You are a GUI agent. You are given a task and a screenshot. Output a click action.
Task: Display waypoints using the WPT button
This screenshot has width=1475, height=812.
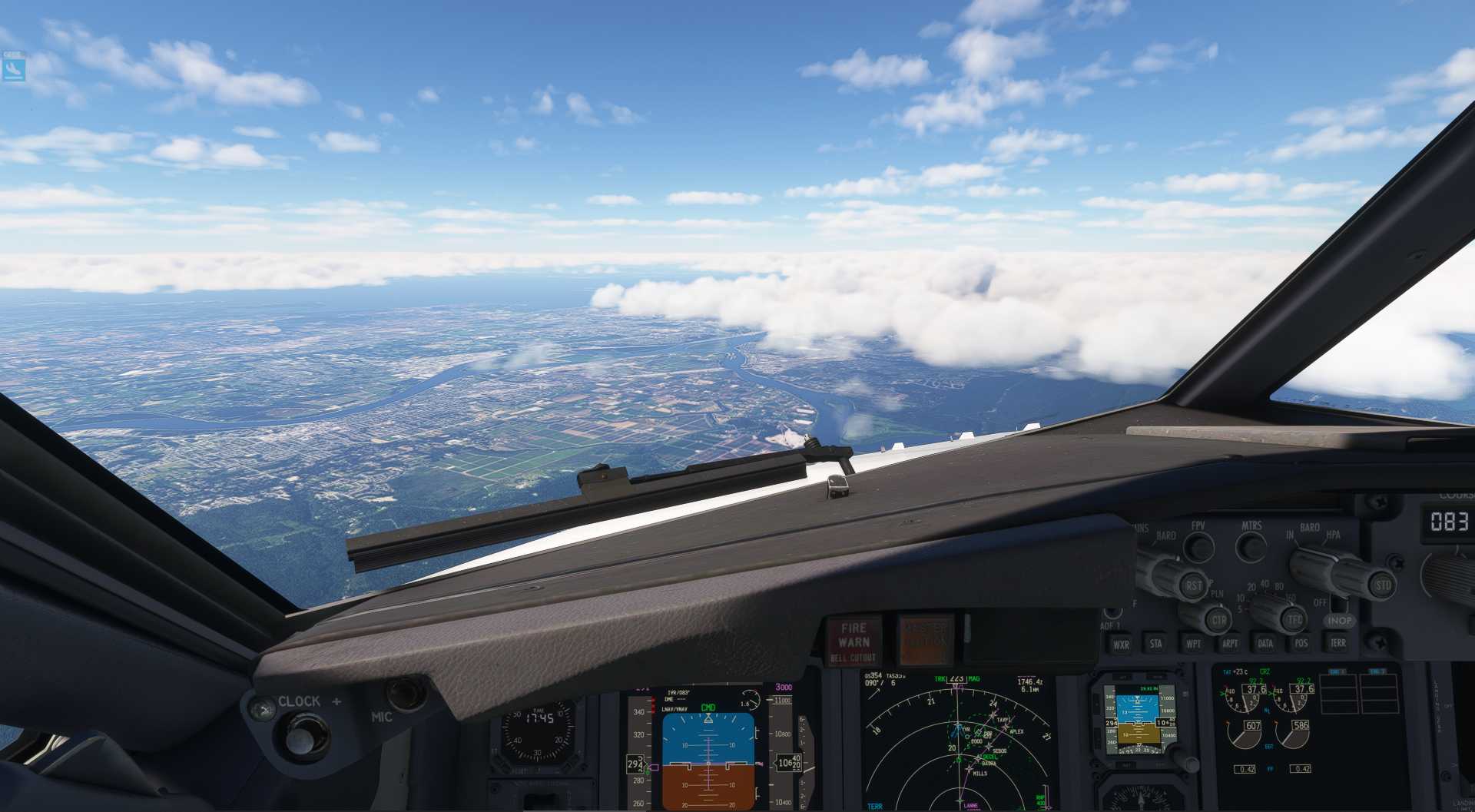1194,645
